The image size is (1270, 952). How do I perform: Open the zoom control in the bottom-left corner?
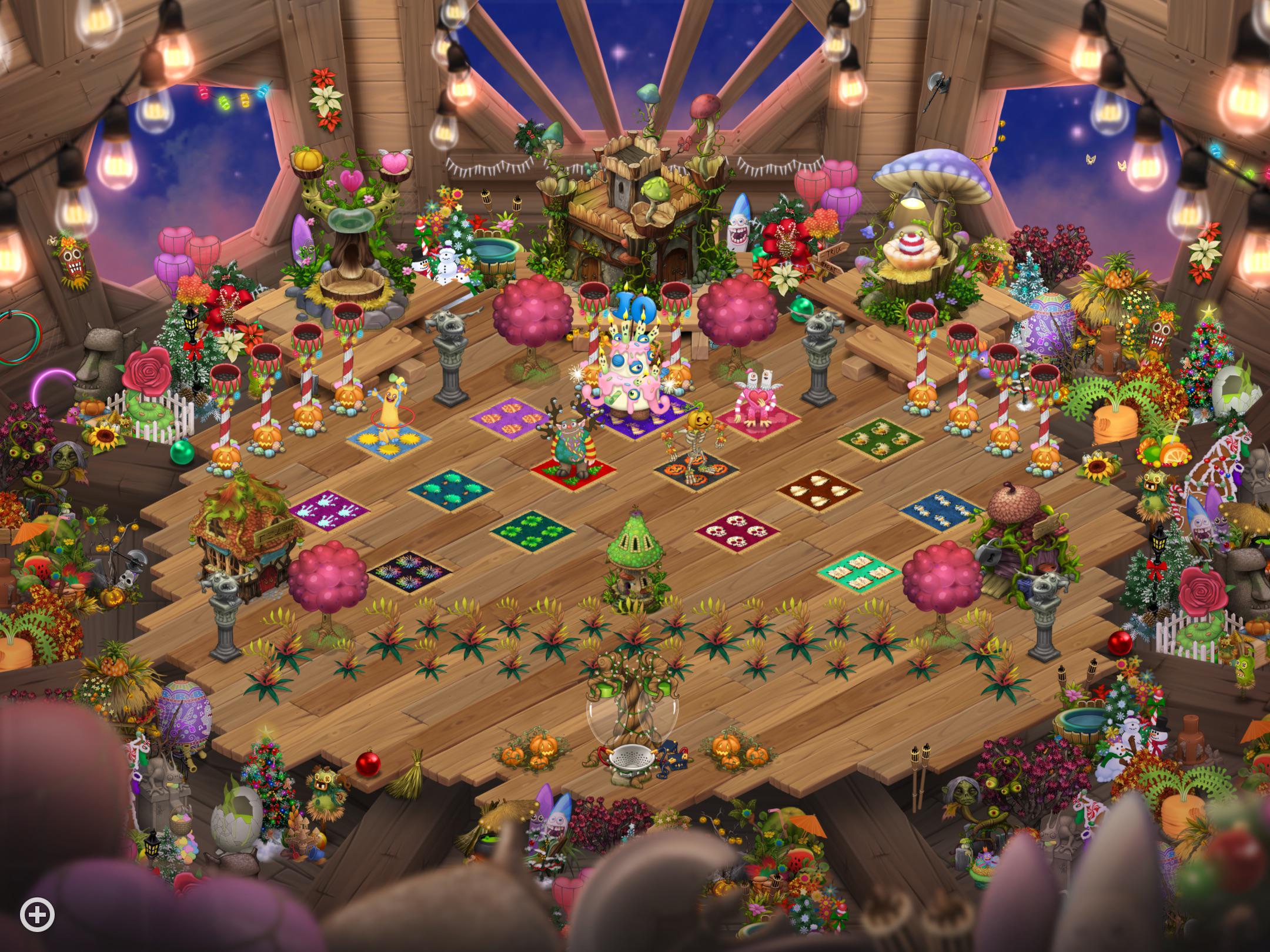[38, 913]
